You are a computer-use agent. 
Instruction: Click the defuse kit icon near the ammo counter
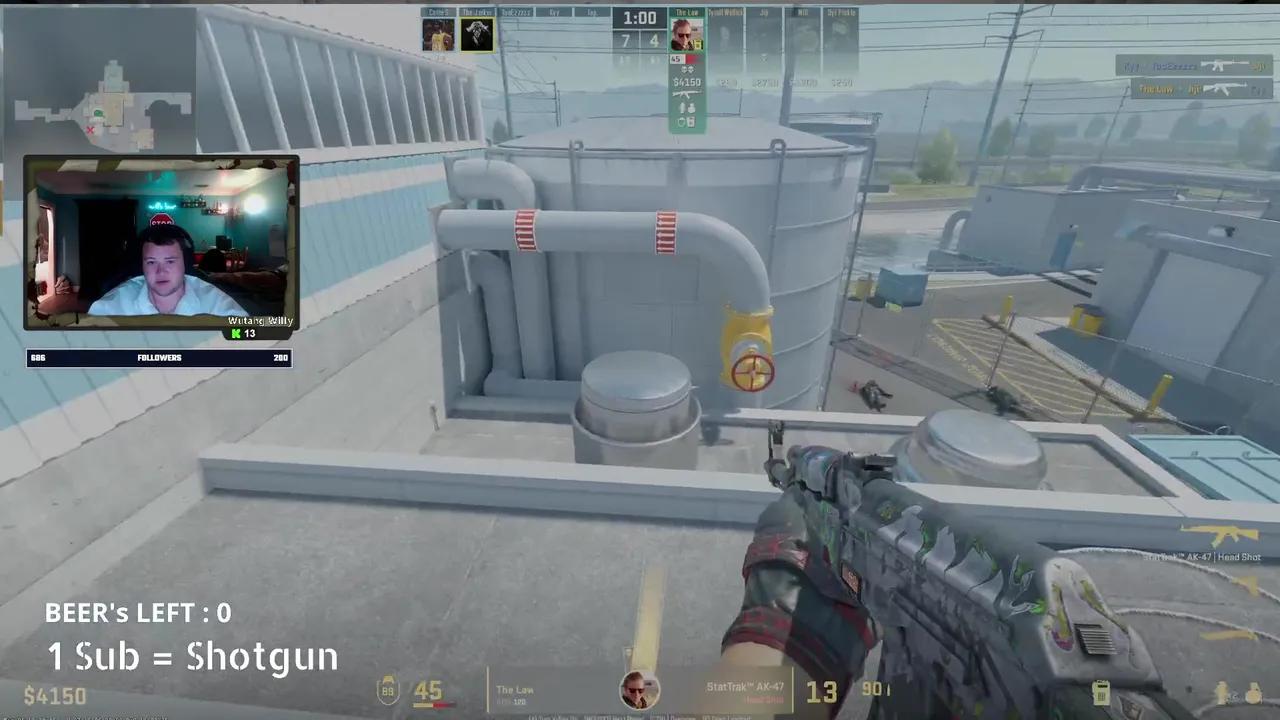pos(1100,690)
